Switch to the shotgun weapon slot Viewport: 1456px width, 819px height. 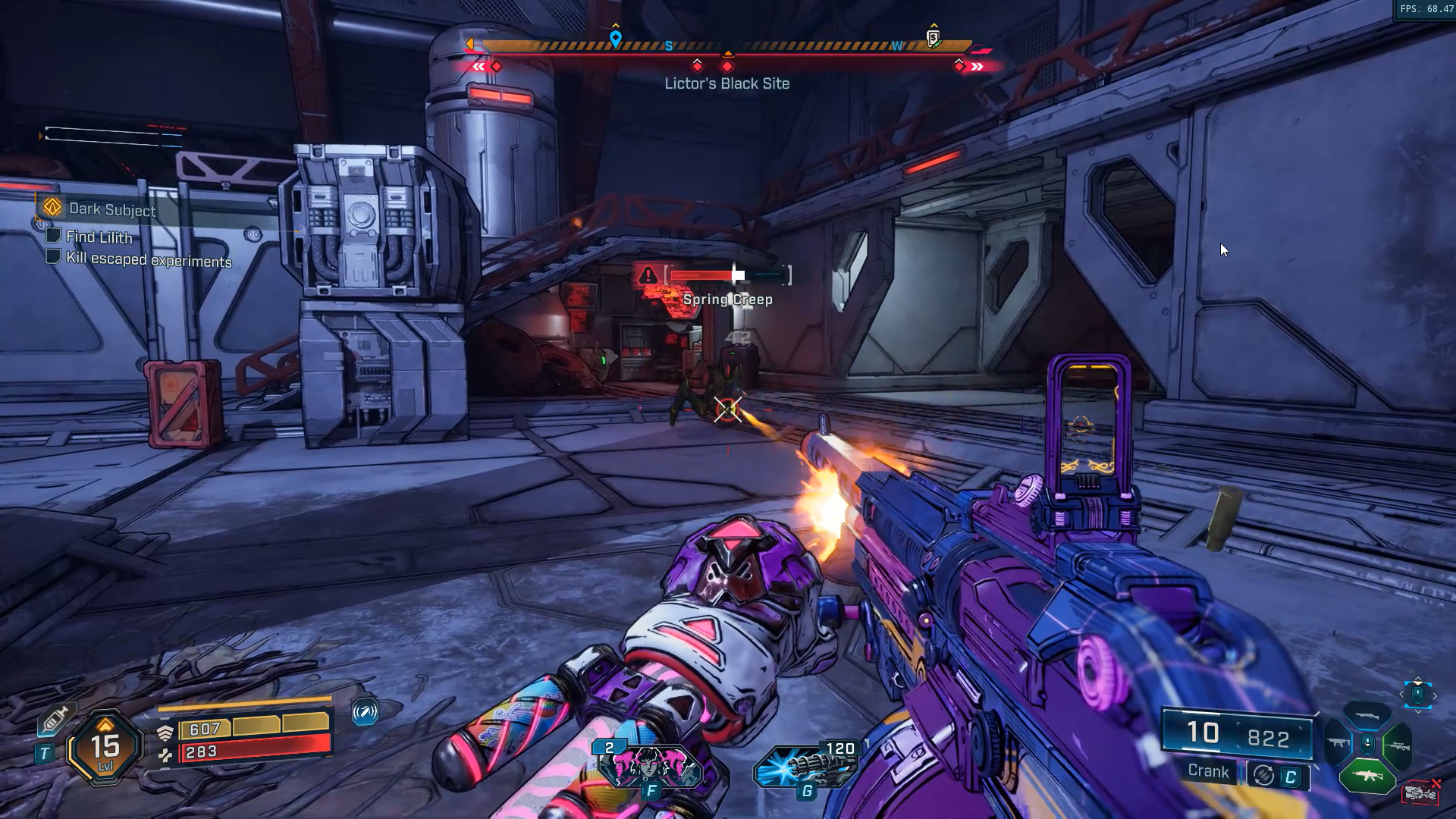point(1367,715)
